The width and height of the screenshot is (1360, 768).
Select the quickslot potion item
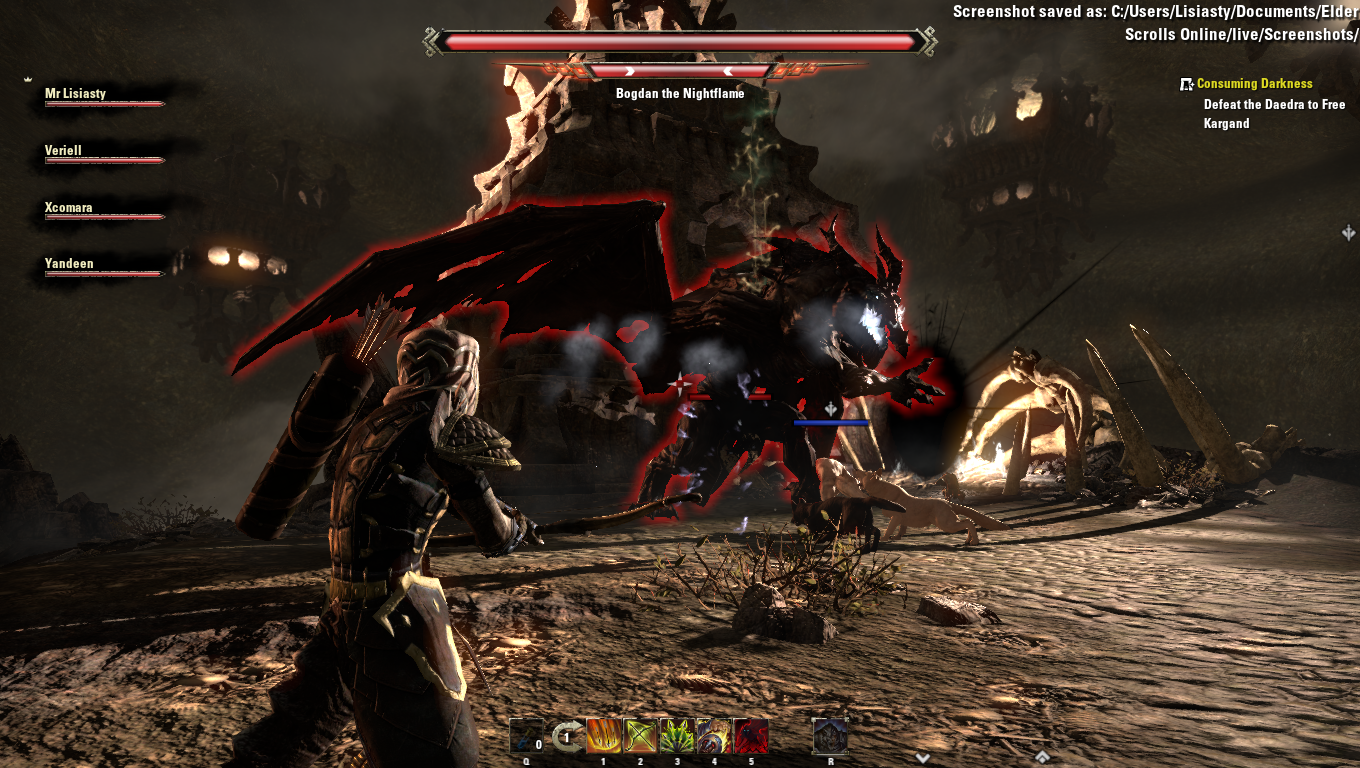(527, 736)
